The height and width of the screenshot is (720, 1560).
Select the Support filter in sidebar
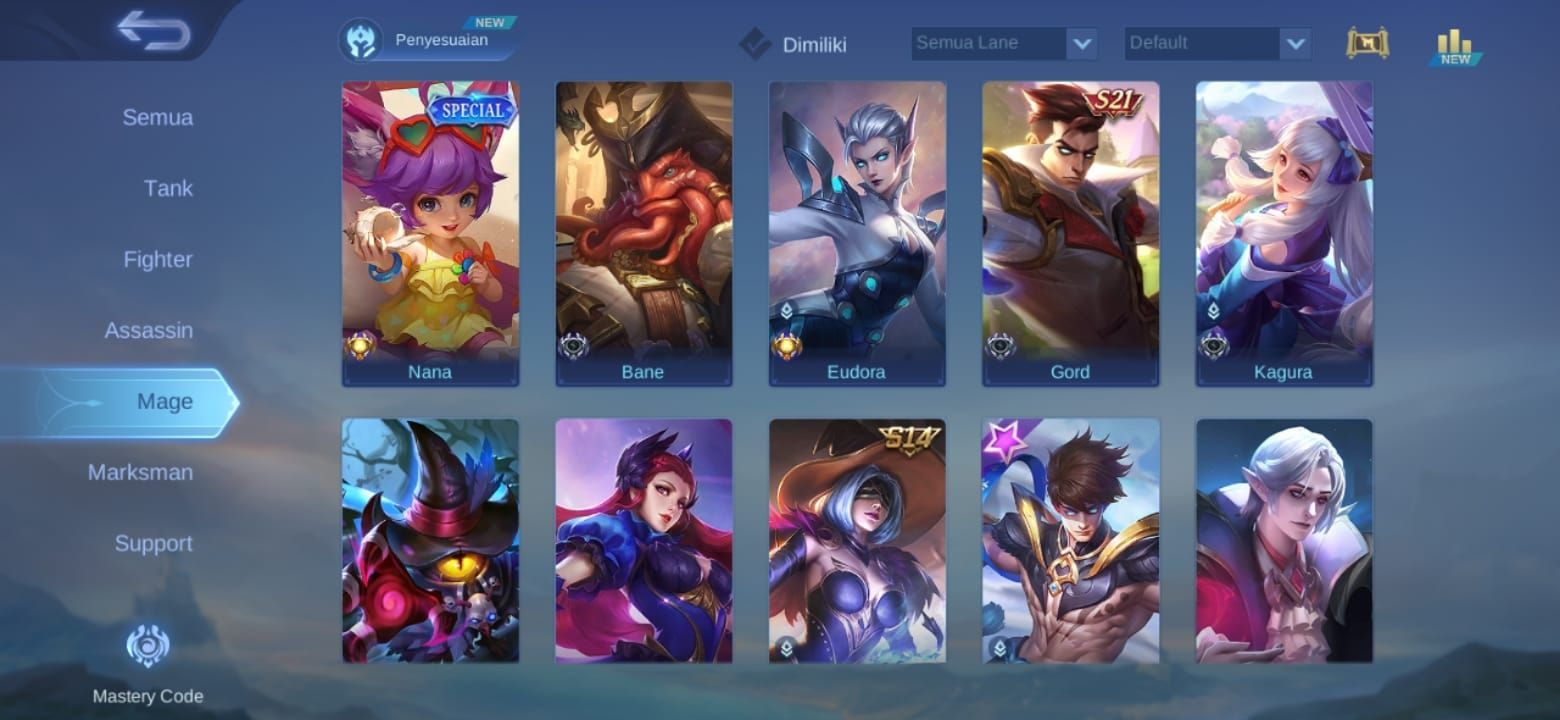coord(153,543)
